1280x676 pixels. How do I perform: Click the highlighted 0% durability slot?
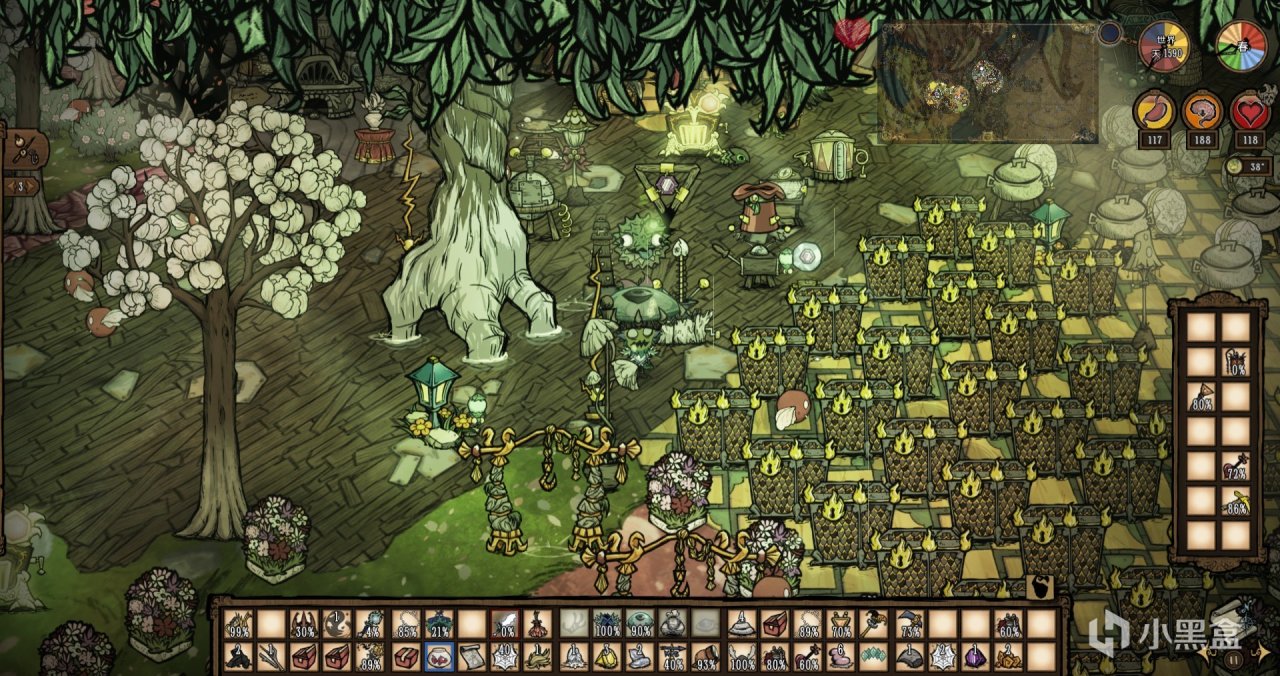(505, 624)
